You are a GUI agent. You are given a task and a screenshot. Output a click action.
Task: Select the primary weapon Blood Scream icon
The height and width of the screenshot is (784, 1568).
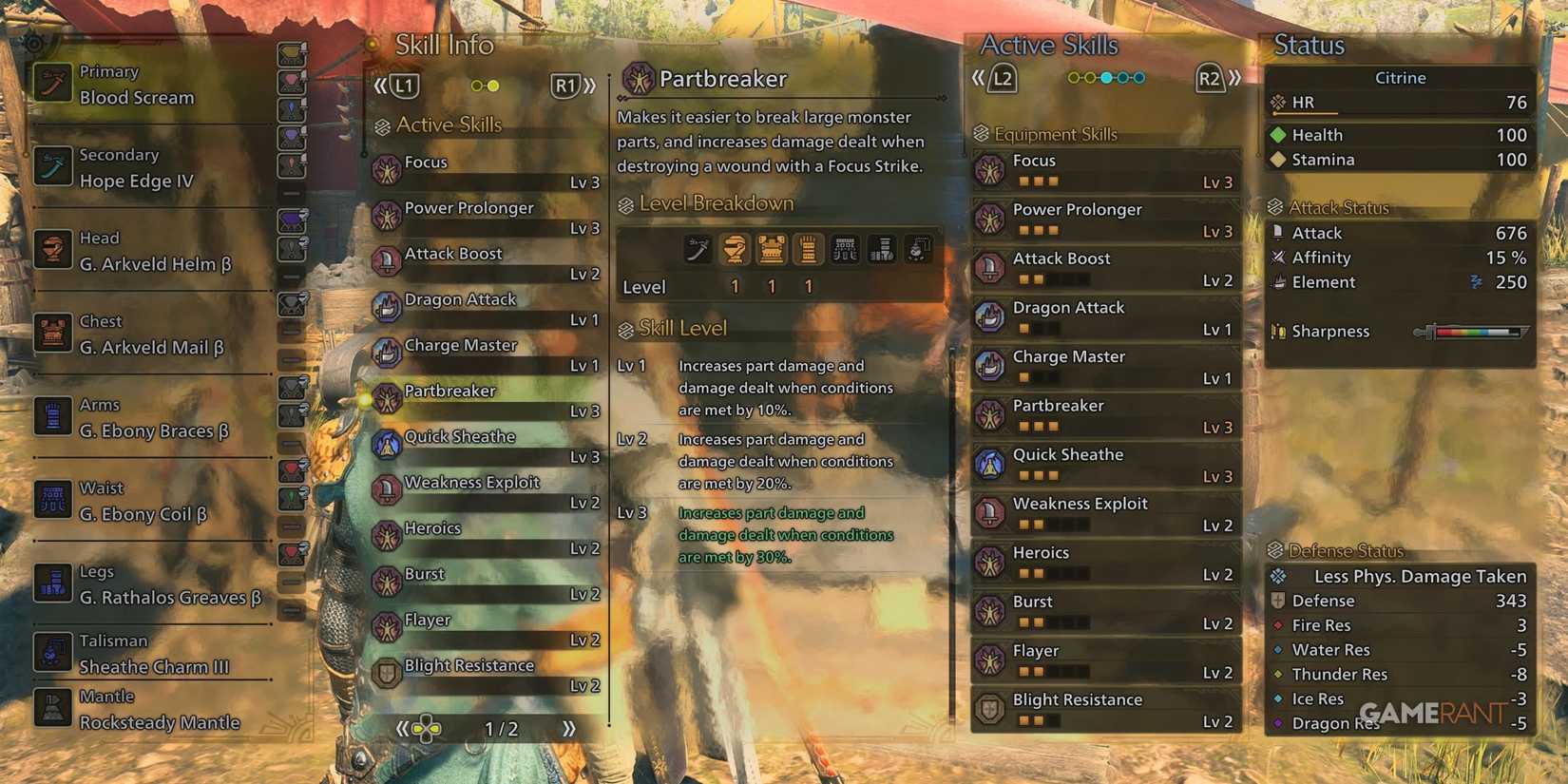pyautogui.click(x=52, y=84)
